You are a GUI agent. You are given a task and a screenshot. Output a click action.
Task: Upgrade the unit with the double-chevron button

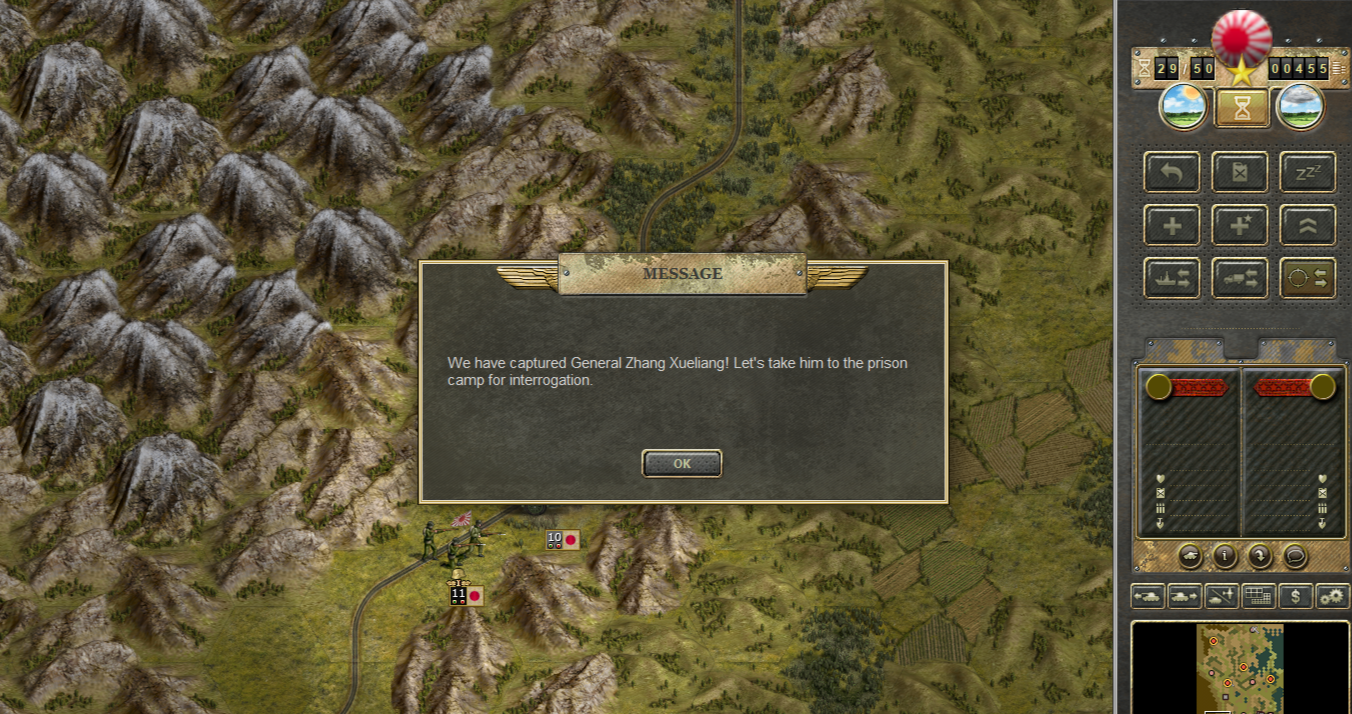tap(1307, 225)
